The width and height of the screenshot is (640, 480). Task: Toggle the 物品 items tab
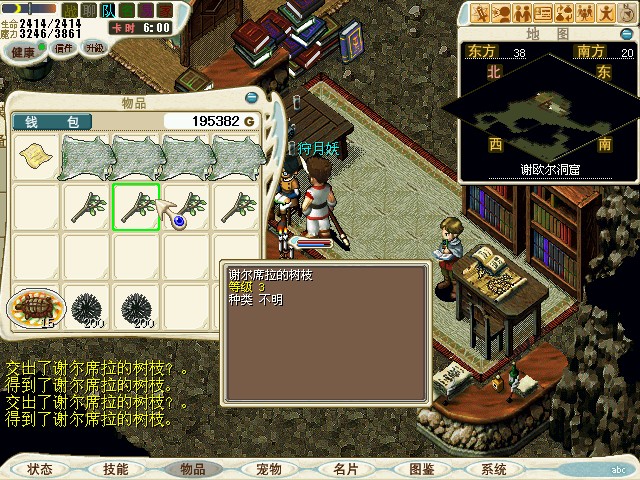point(192,469)
